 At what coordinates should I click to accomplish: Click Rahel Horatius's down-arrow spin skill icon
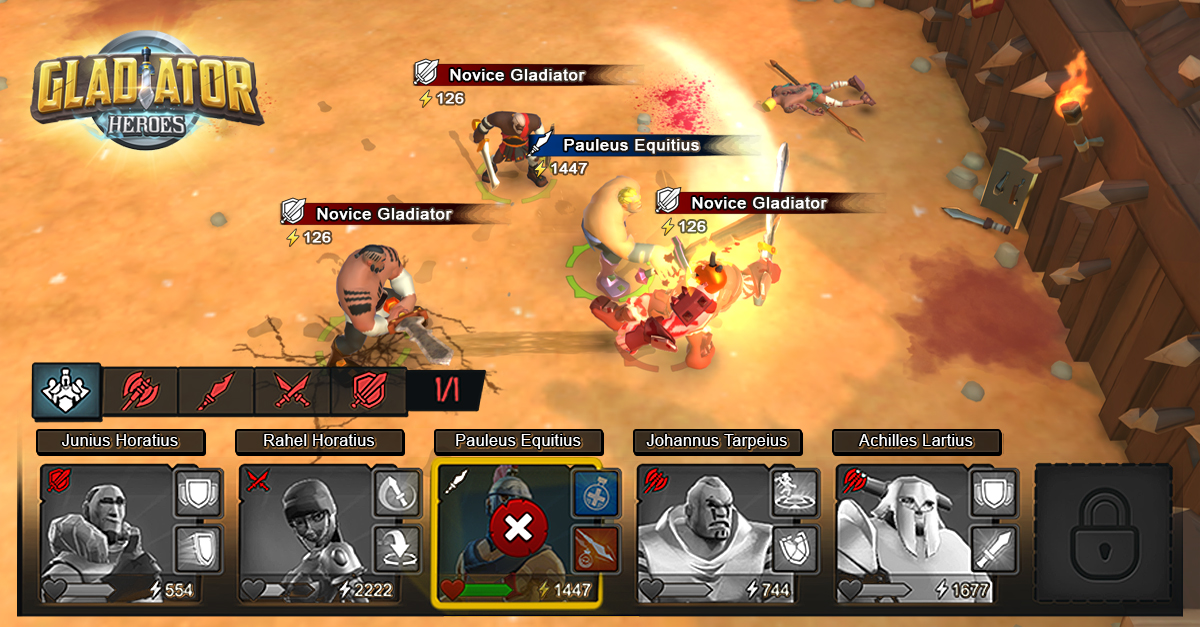(x=396, y=549)
